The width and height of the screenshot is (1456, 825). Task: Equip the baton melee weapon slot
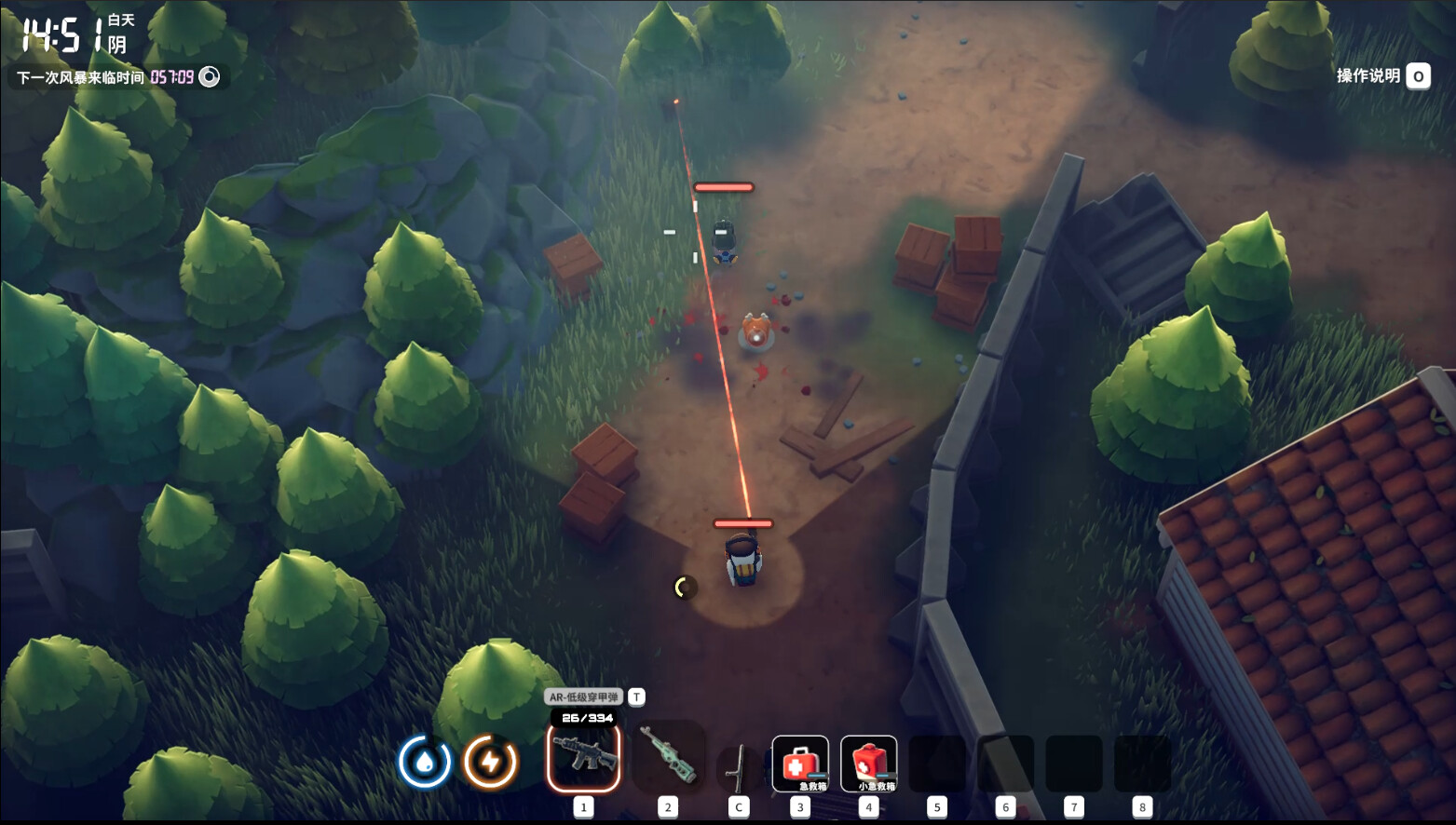coord(739,767)
